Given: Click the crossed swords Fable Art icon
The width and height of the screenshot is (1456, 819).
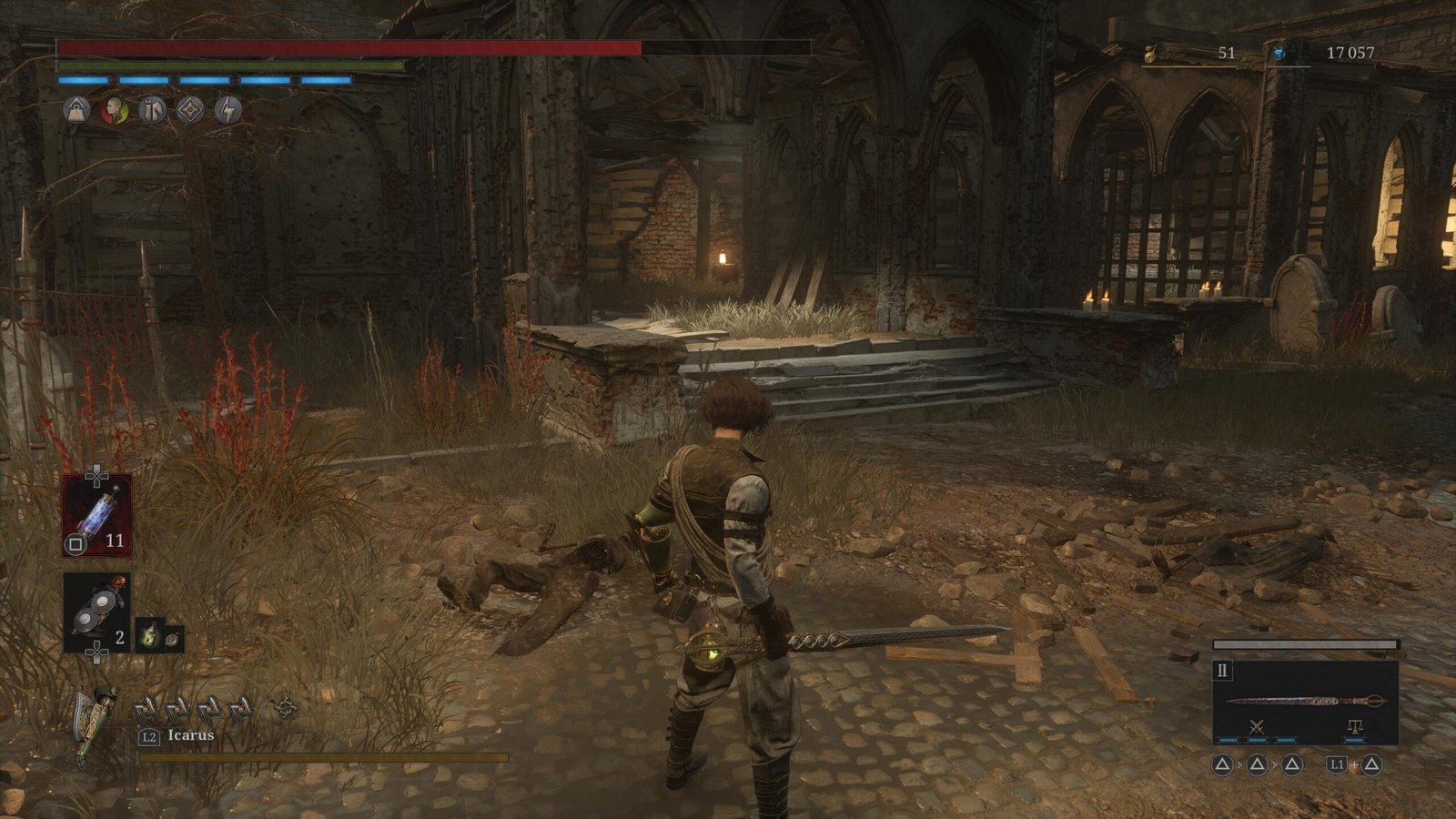Looking at the screenshot, I should pyautogui.click(x=1257, y=727).
